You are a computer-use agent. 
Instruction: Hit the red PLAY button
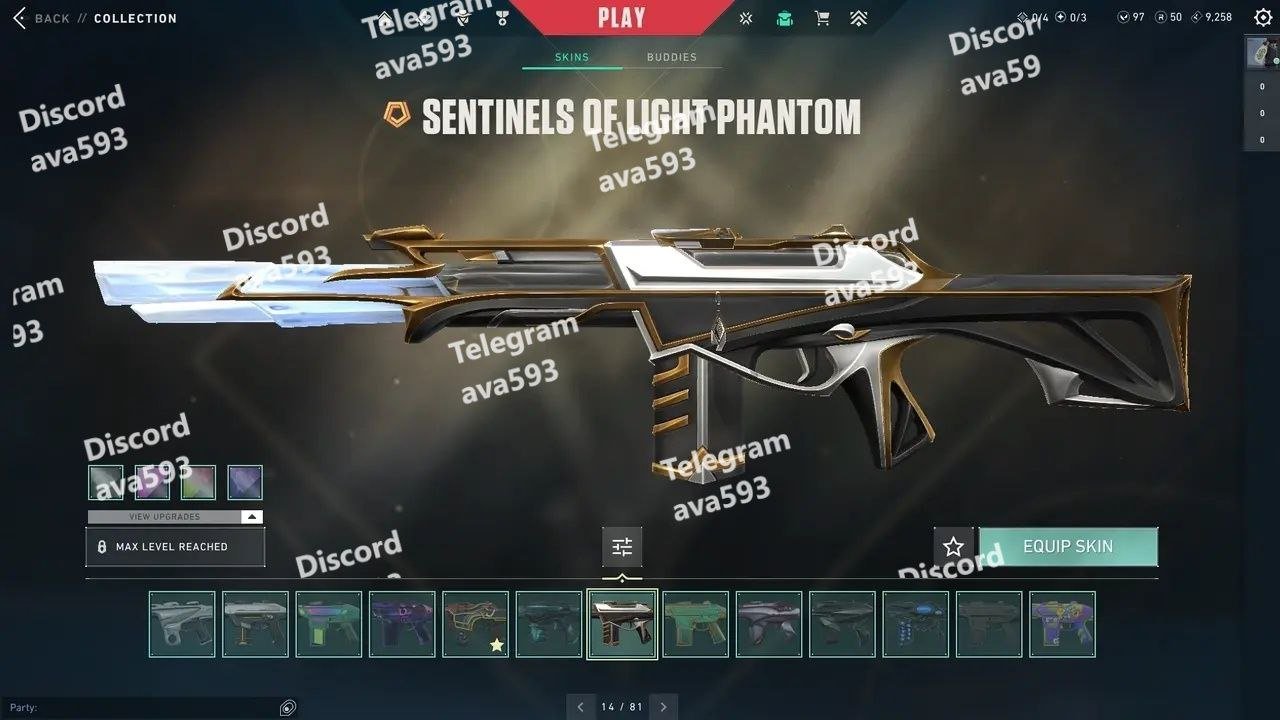(621, 17)
